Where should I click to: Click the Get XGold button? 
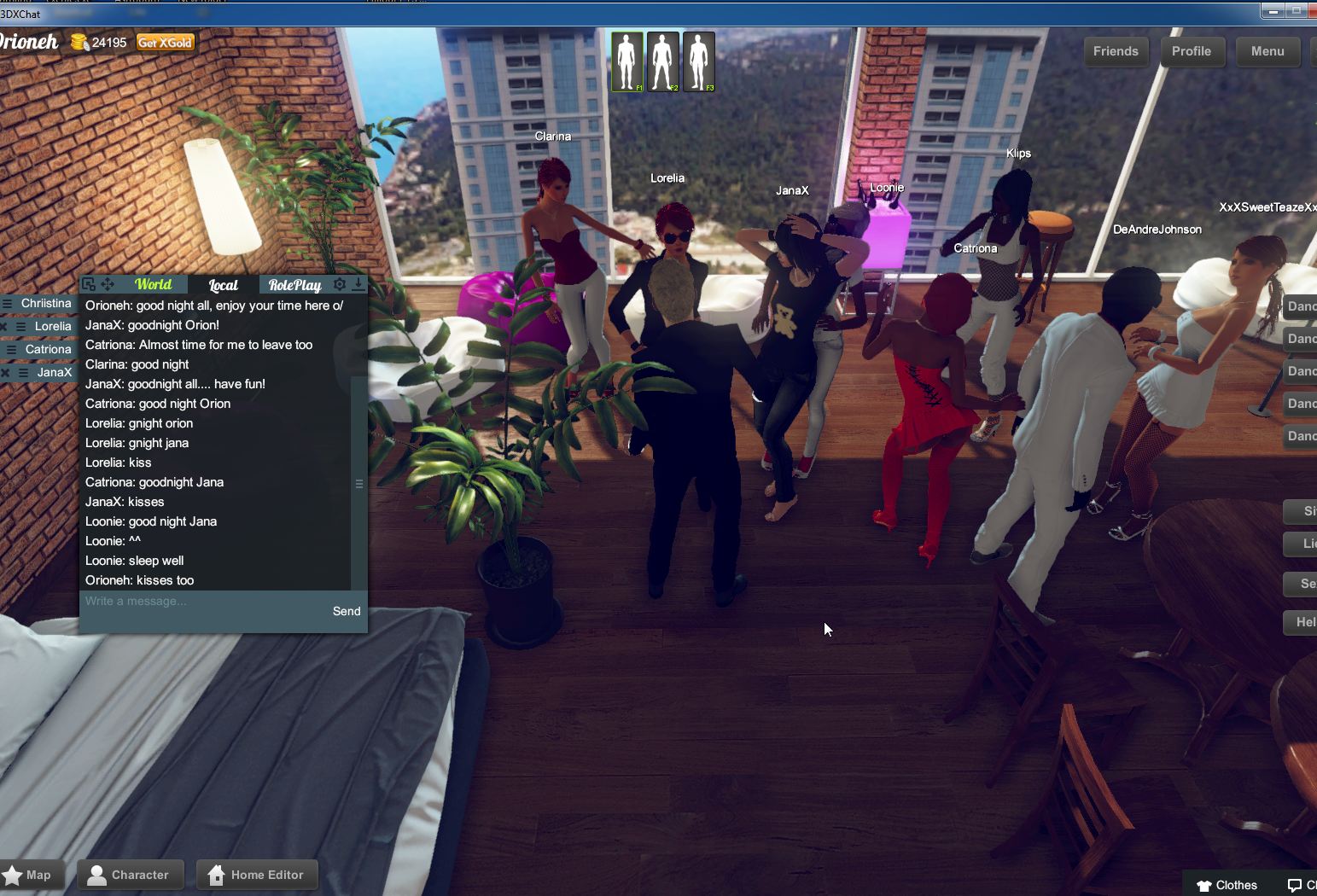tap(164, 41)
